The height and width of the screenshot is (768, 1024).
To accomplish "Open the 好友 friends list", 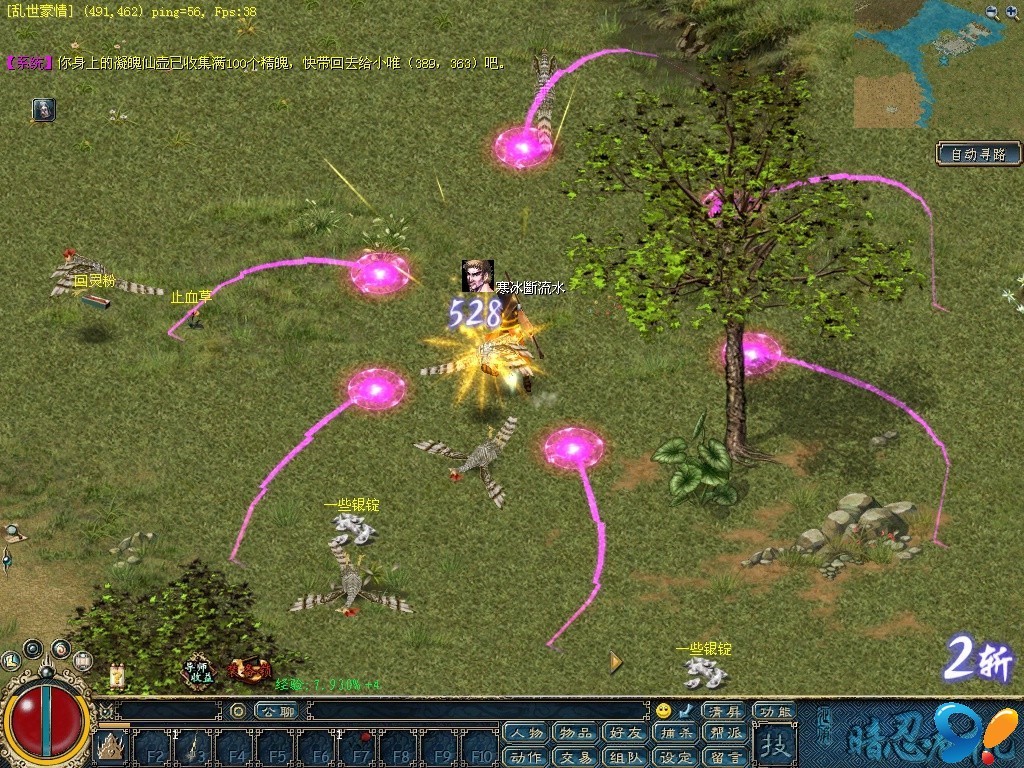I will 625,734.
